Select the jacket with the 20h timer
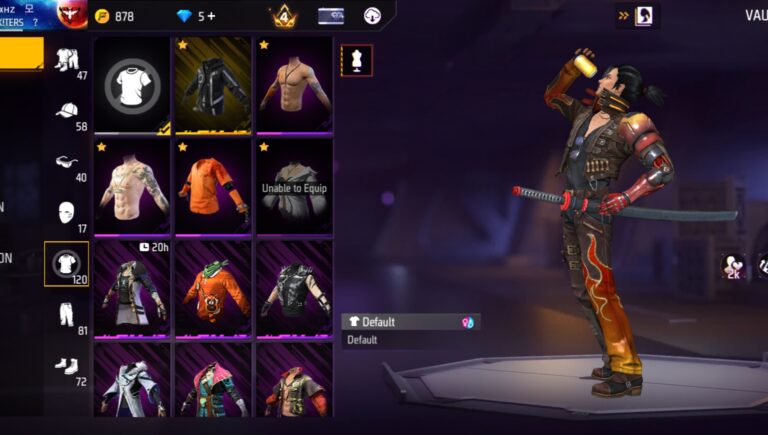This screenshot has width=768, height=435. [x=131, y=288]
